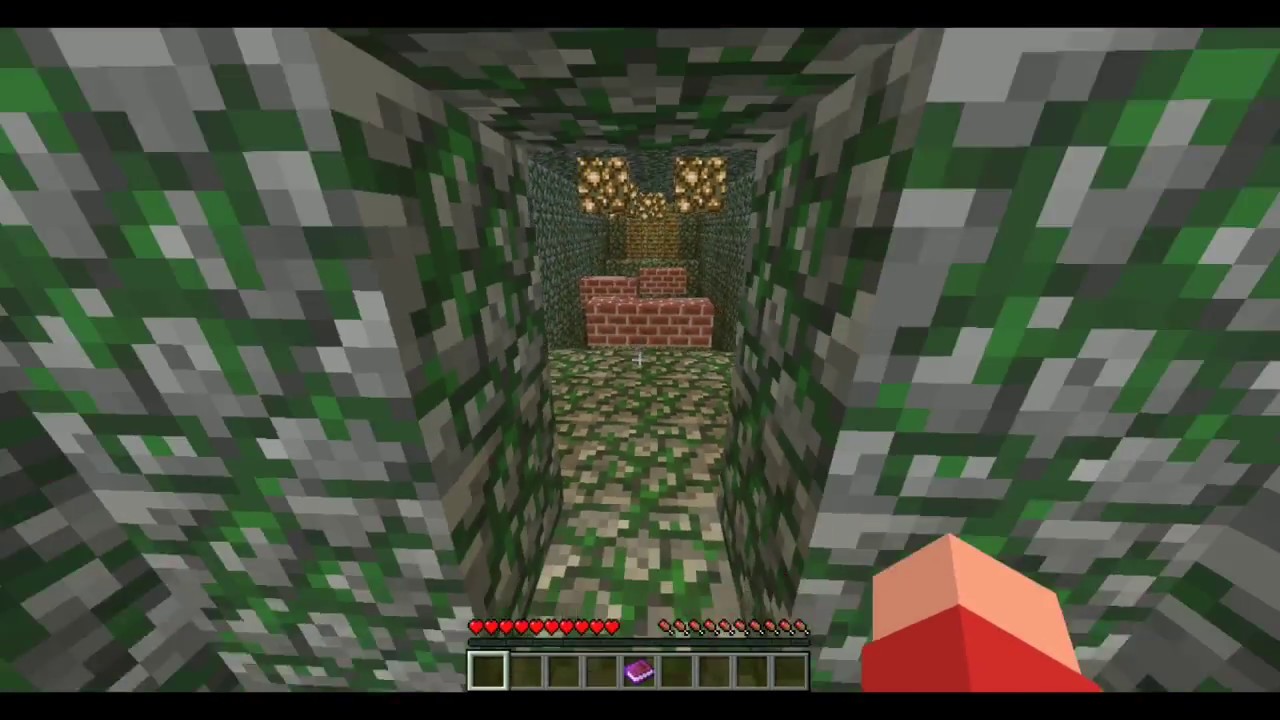Click the crosshair at screen center
This screenshot has height=720, width=1280.
tap(640, 360)
